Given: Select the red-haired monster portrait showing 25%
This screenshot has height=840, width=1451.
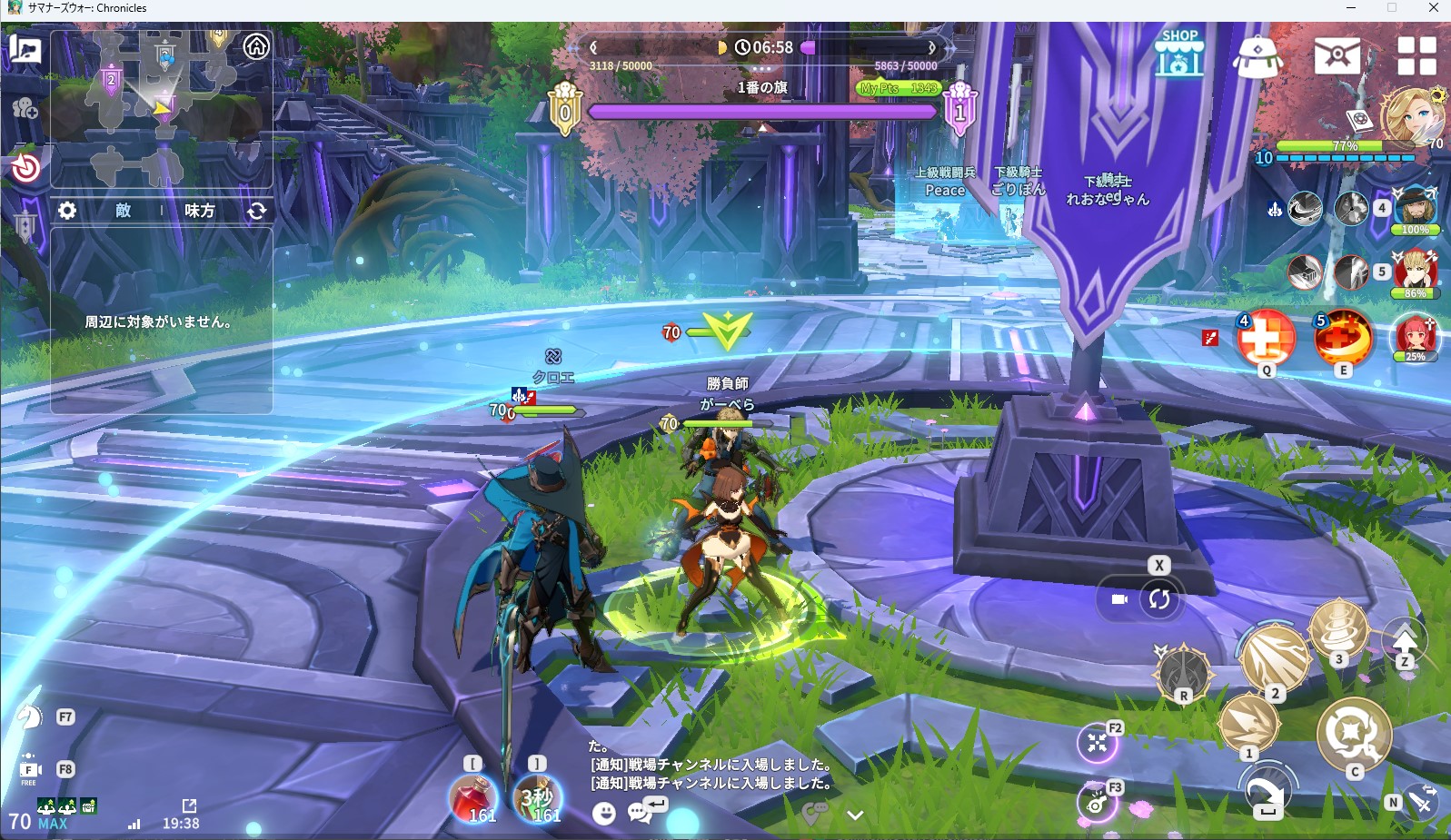Looking at the screenshot, I should coord(1415,335).
